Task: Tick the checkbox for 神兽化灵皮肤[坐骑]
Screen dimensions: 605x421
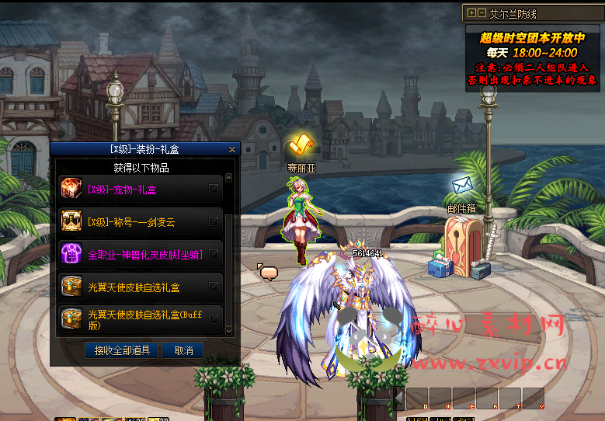Action: 213,254
